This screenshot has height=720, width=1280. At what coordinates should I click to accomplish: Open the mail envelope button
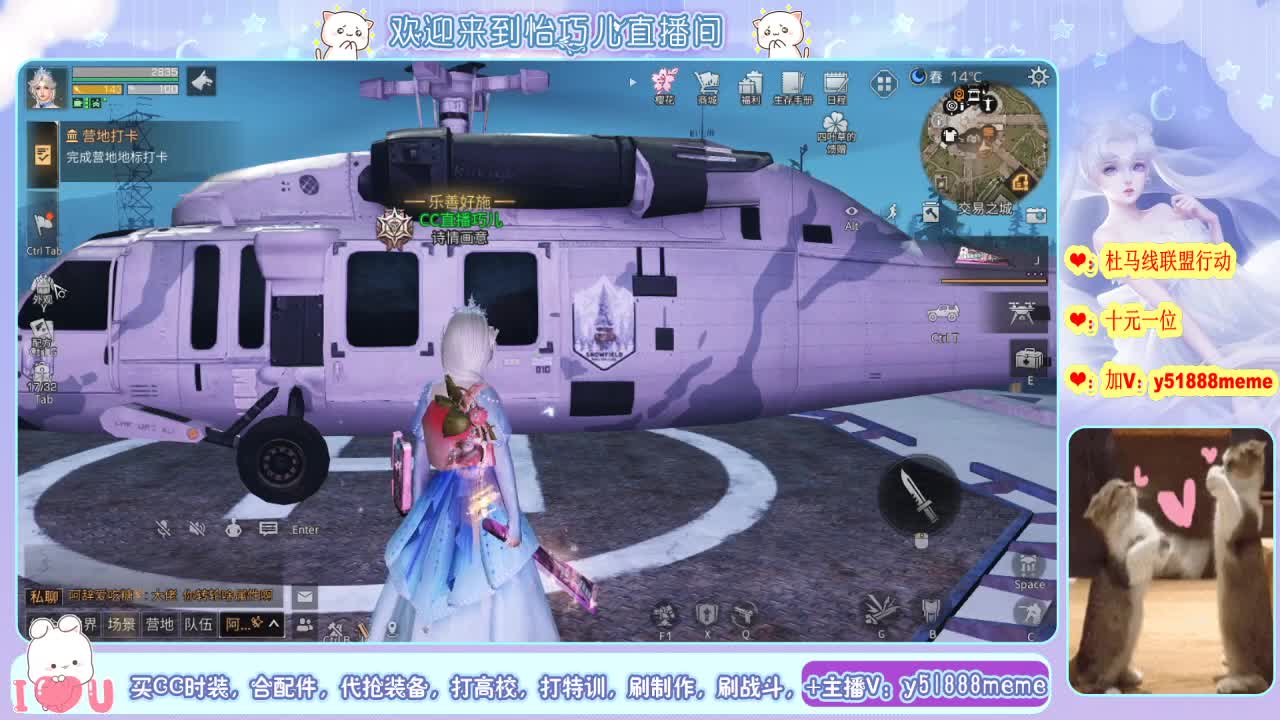pos(305,597)
